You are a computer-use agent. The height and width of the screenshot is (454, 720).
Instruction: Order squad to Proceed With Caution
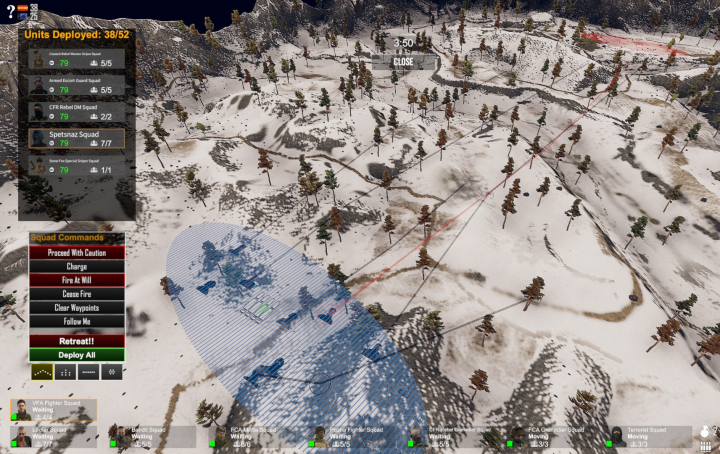[x=76, y=253]
